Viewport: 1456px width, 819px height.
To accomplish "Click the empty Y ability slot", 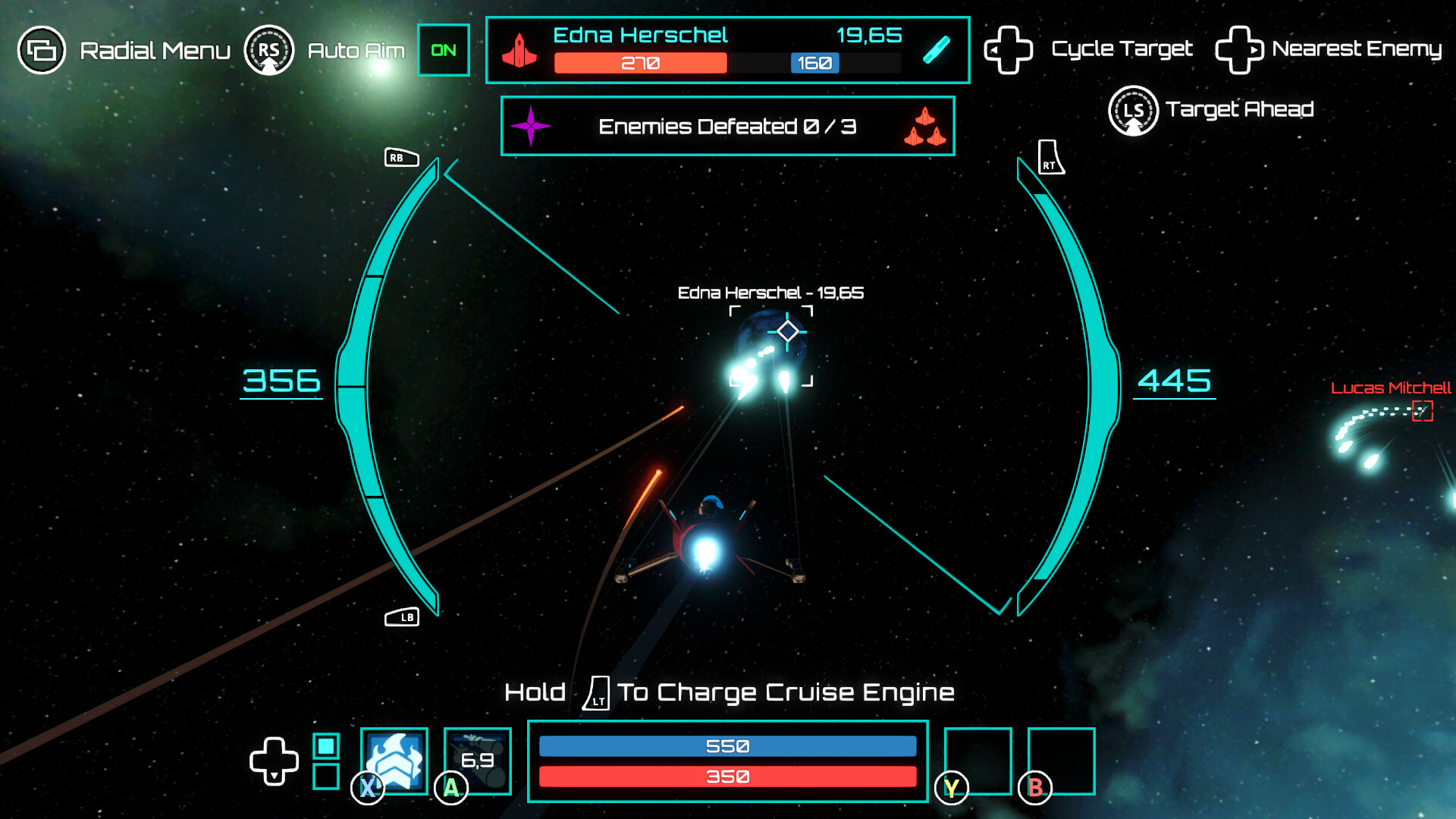I will 978,761.
